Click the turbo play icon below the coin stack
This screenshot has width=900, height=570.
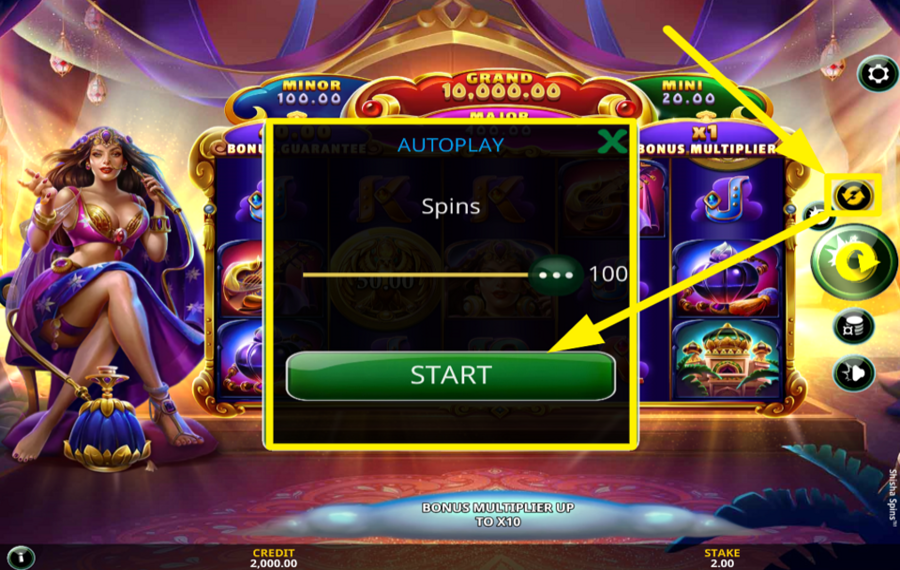point(854,373)
